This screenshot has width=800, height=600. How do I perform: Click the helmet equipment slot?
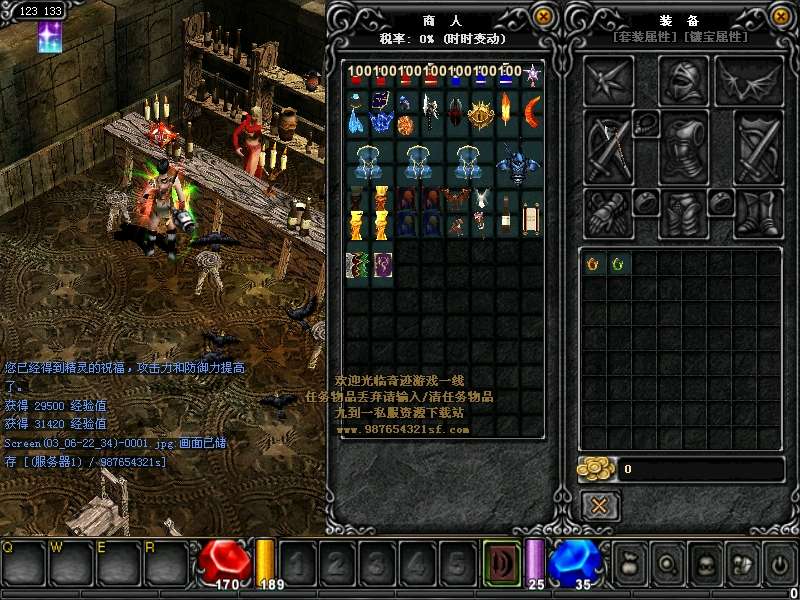tap(684, 81)
